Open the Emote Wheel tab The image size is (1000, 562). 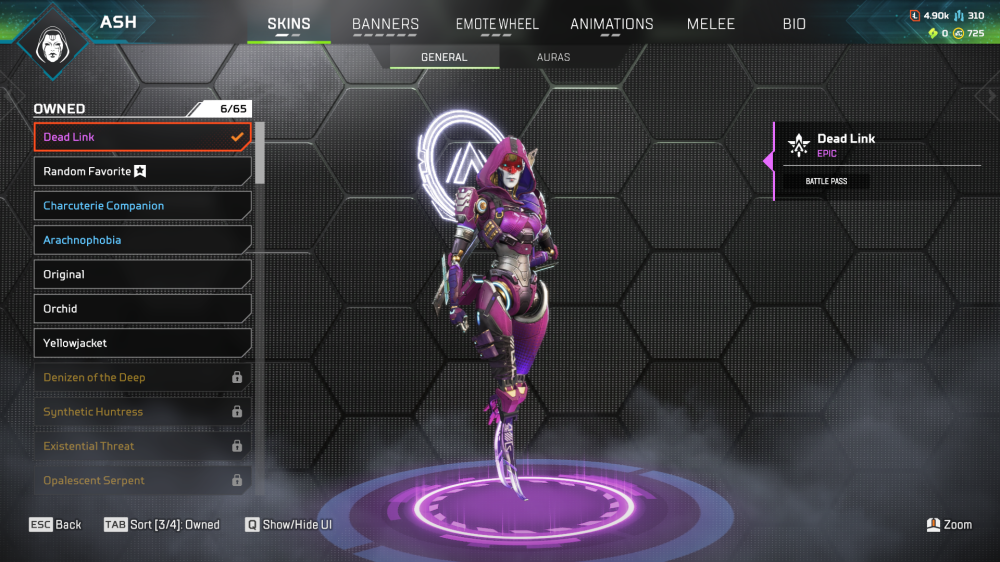pyautogui.click(x=497, y=24)
